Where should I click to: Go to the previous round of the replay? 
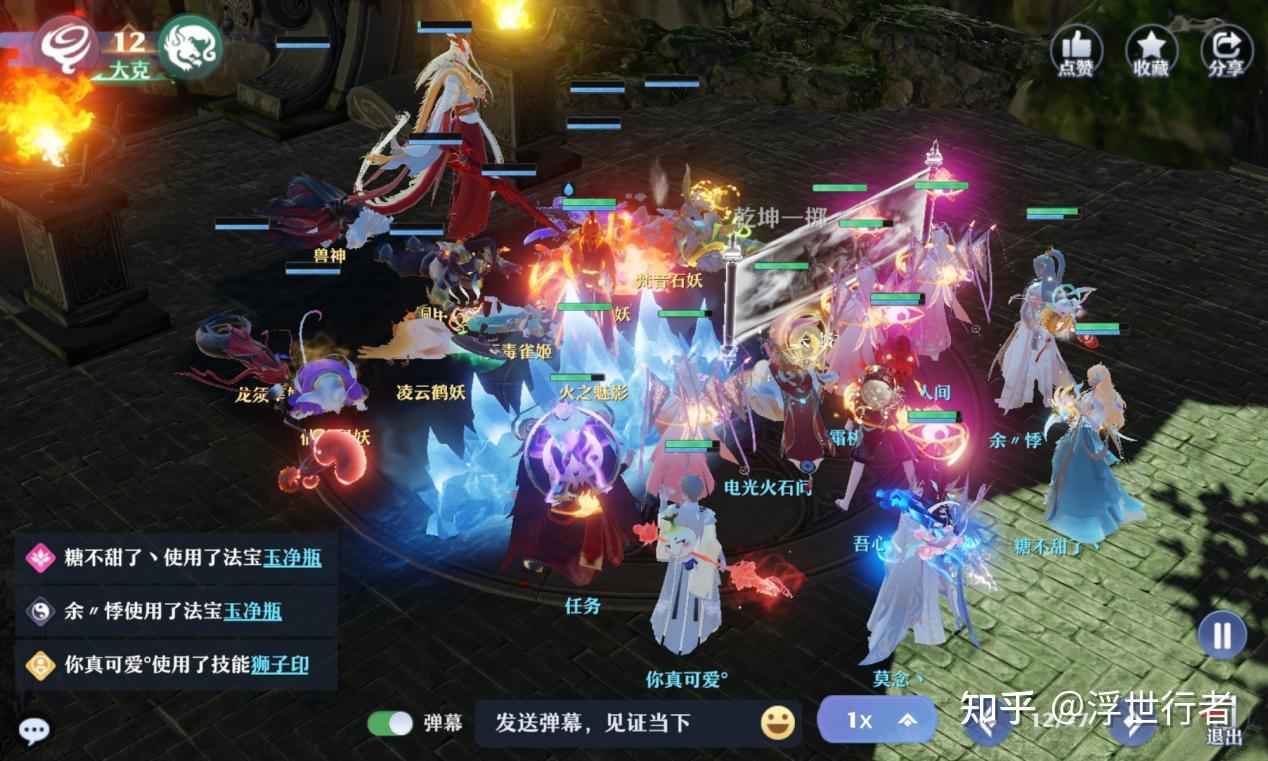pos(986,722)
